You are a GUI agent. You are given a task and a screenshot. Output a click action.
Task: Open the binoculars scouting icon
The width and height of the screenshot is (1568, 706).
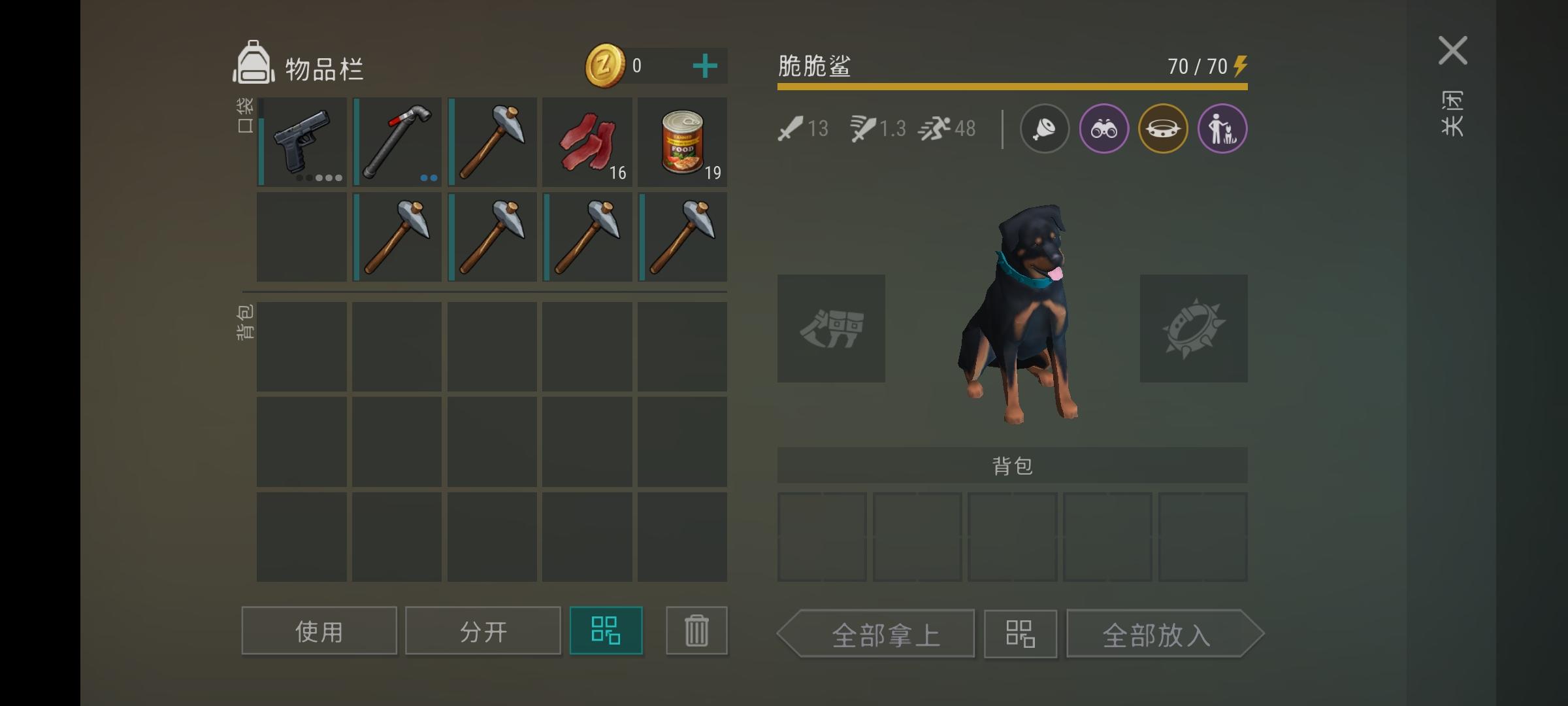point(1103,128)
